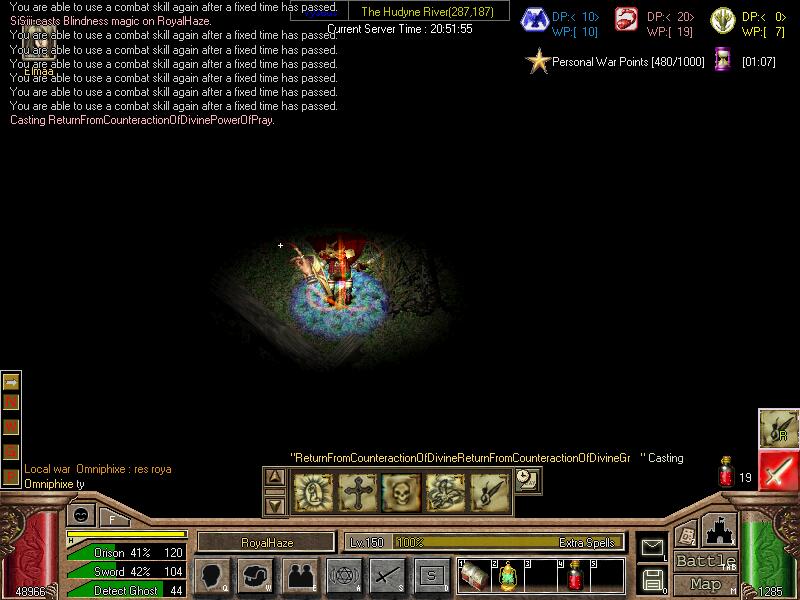Cast the feather quill spell in the hotbar
800x600 pixels.
pos(489,491)
